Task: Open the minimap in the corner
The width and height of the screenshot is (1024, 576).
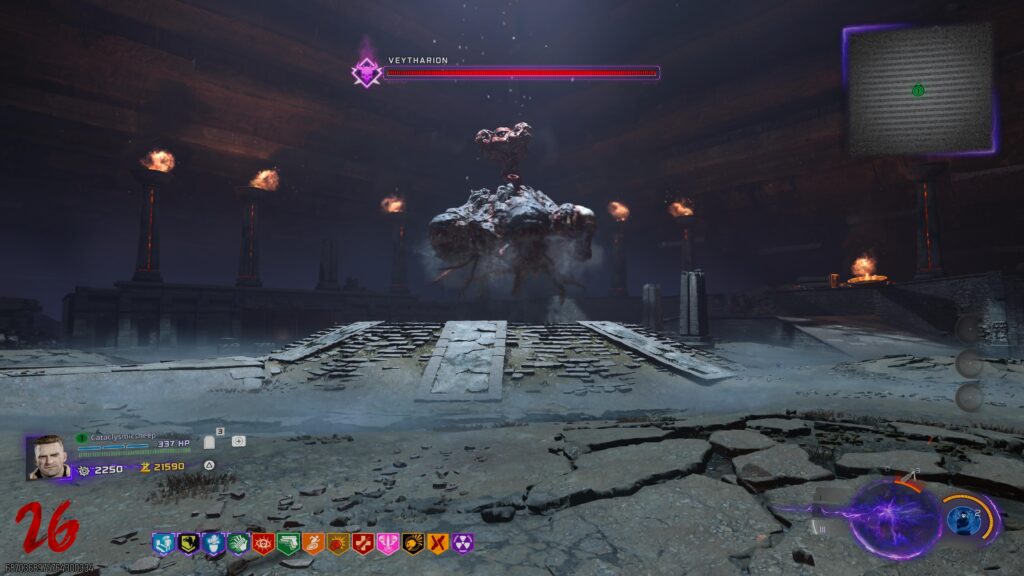Action: pos(919,89)
